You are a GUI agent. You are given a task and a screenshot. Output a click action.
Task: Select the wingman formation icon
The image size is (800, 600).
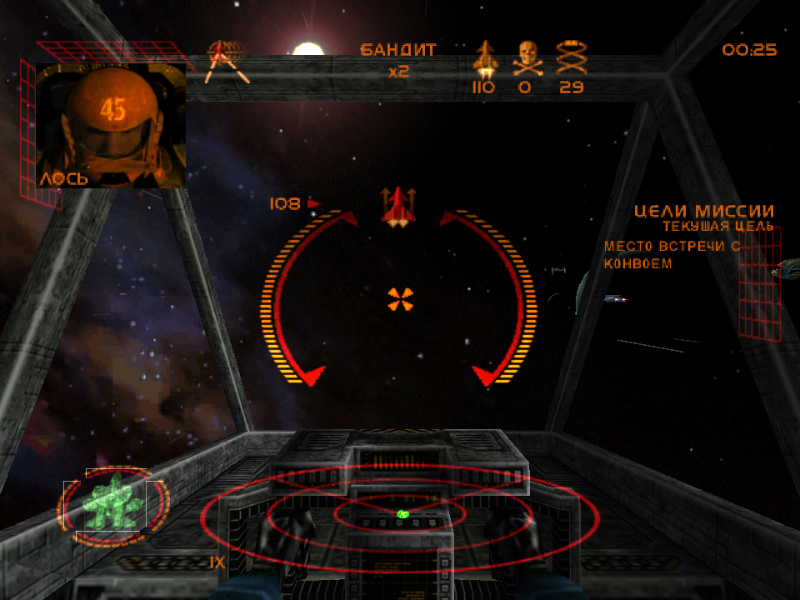(x=227, y=60)
